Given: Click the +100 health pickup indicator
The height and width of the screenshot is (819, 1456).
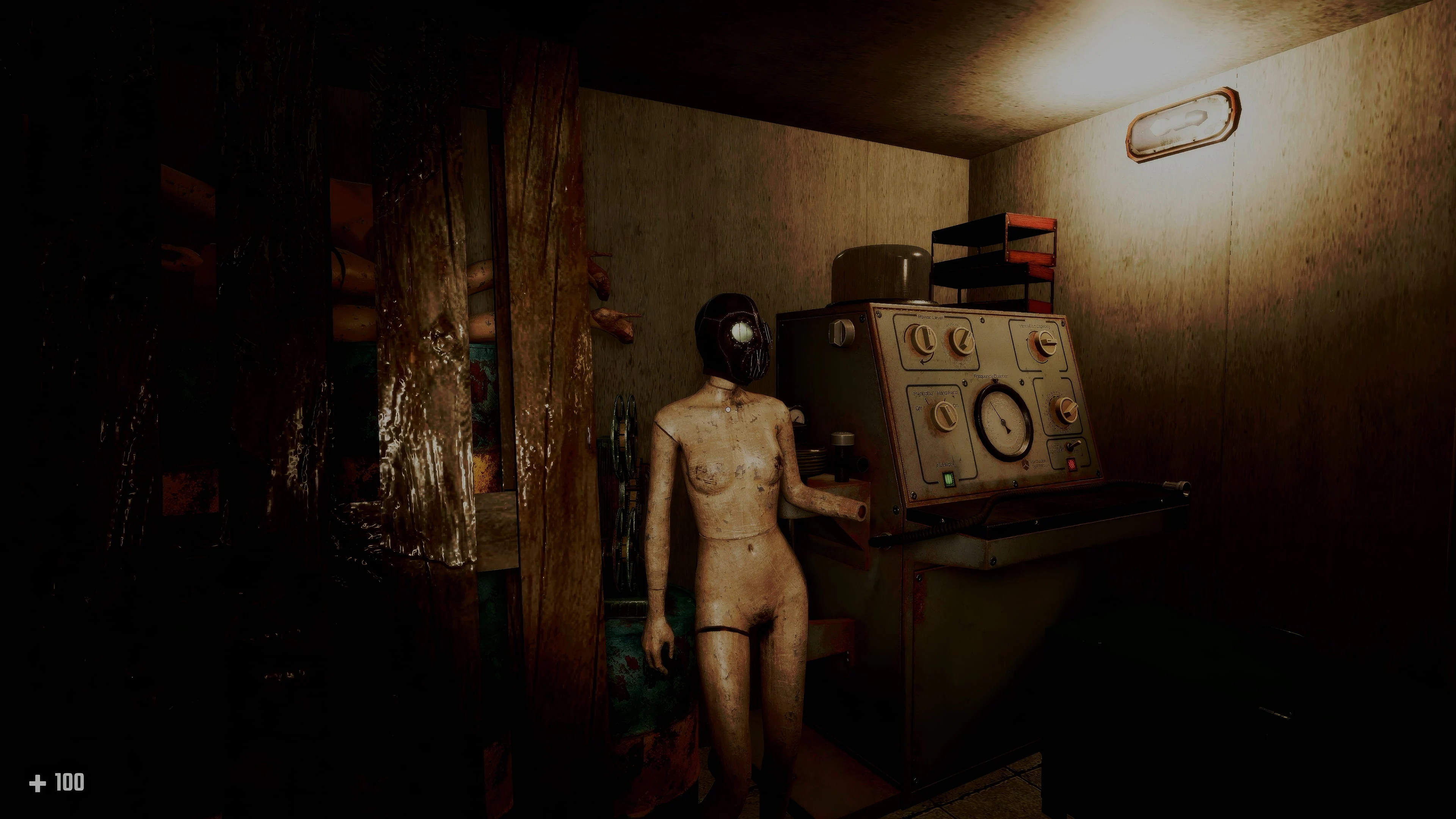Looking at the screenshot, I should [x=56, y=782].
